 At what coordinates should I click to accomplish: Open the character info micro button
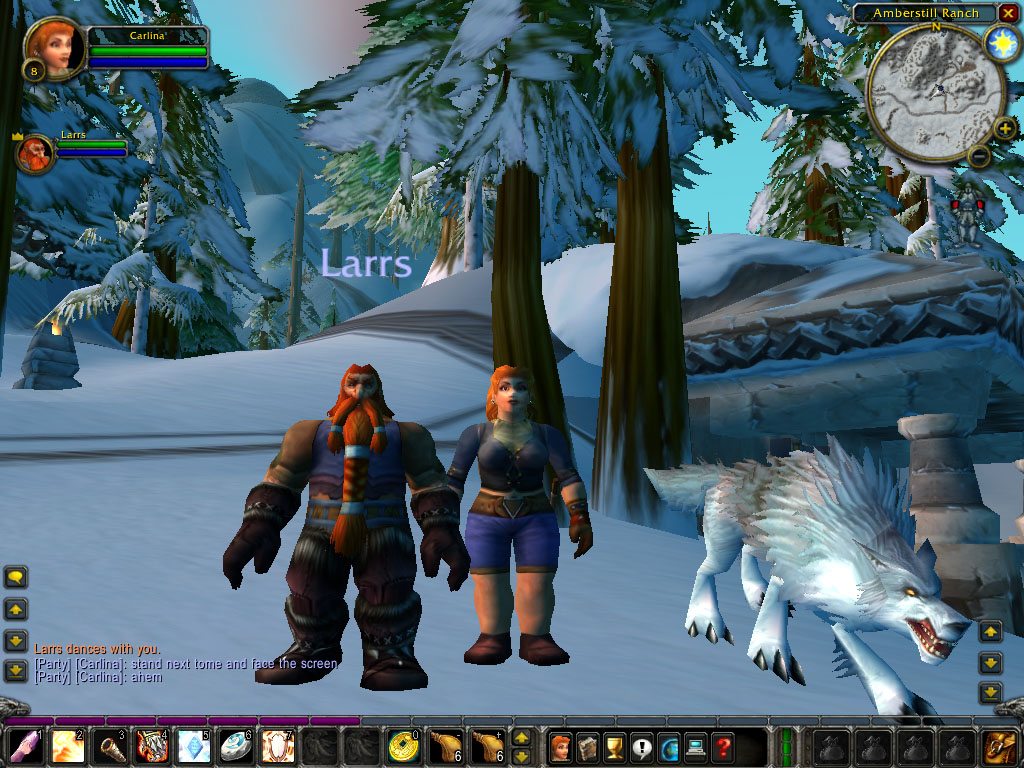click(561, 747)
